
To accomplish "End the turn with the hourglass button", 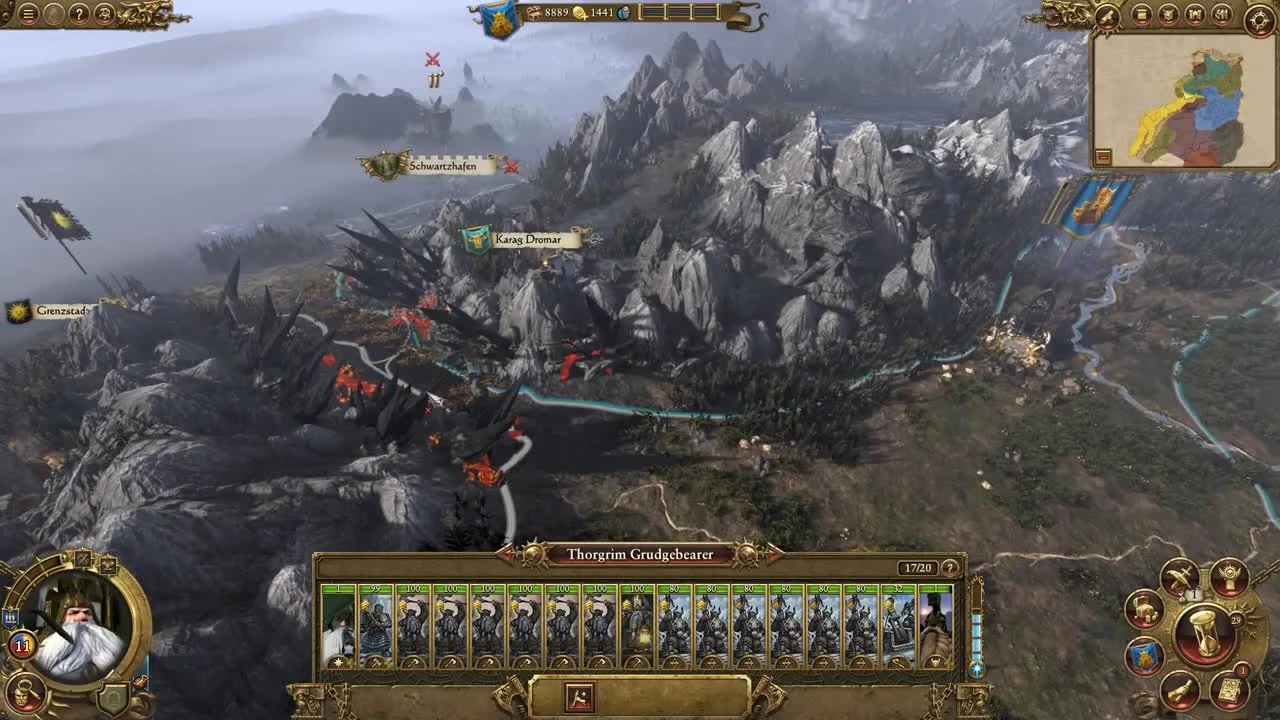I will click(x=1203, y=633).
